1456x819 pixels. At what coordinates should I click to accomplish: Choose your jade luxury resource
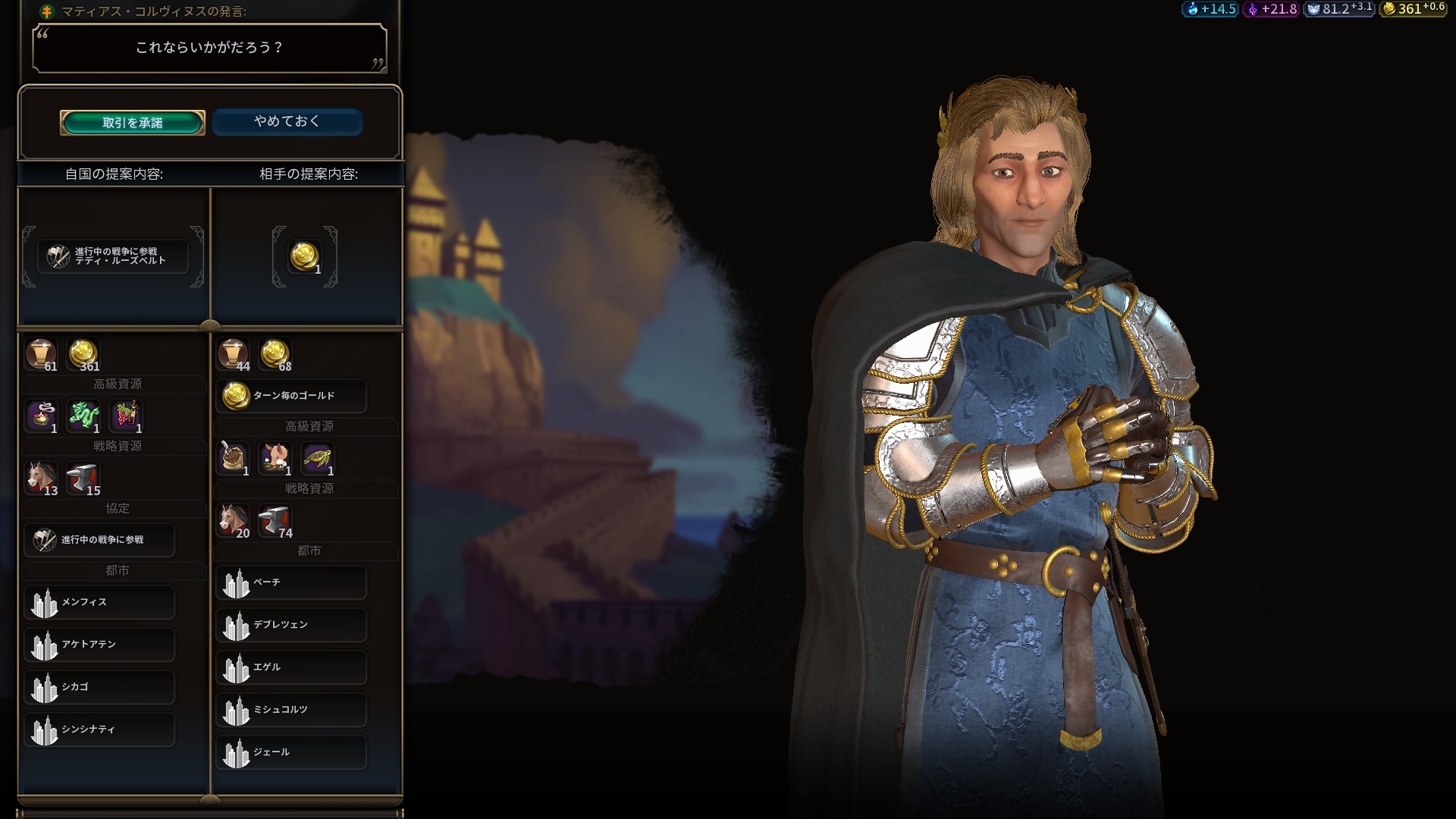pos(84,416)
